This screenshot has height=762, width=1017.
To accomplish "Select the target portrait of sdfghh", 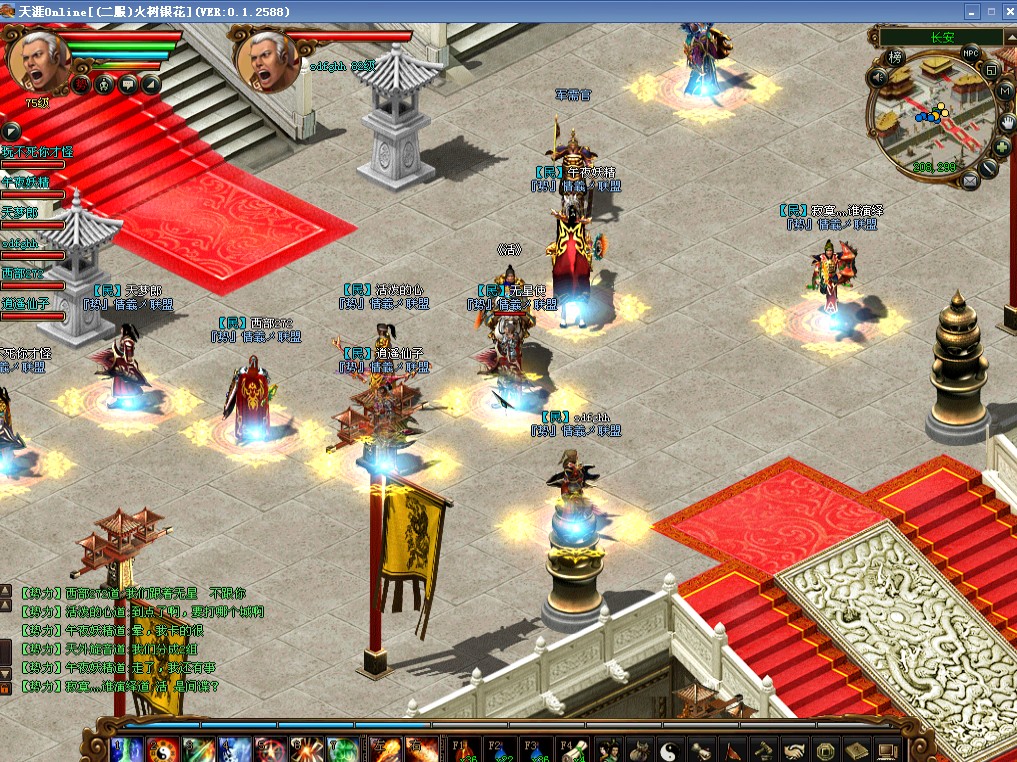I will [267, 60].
